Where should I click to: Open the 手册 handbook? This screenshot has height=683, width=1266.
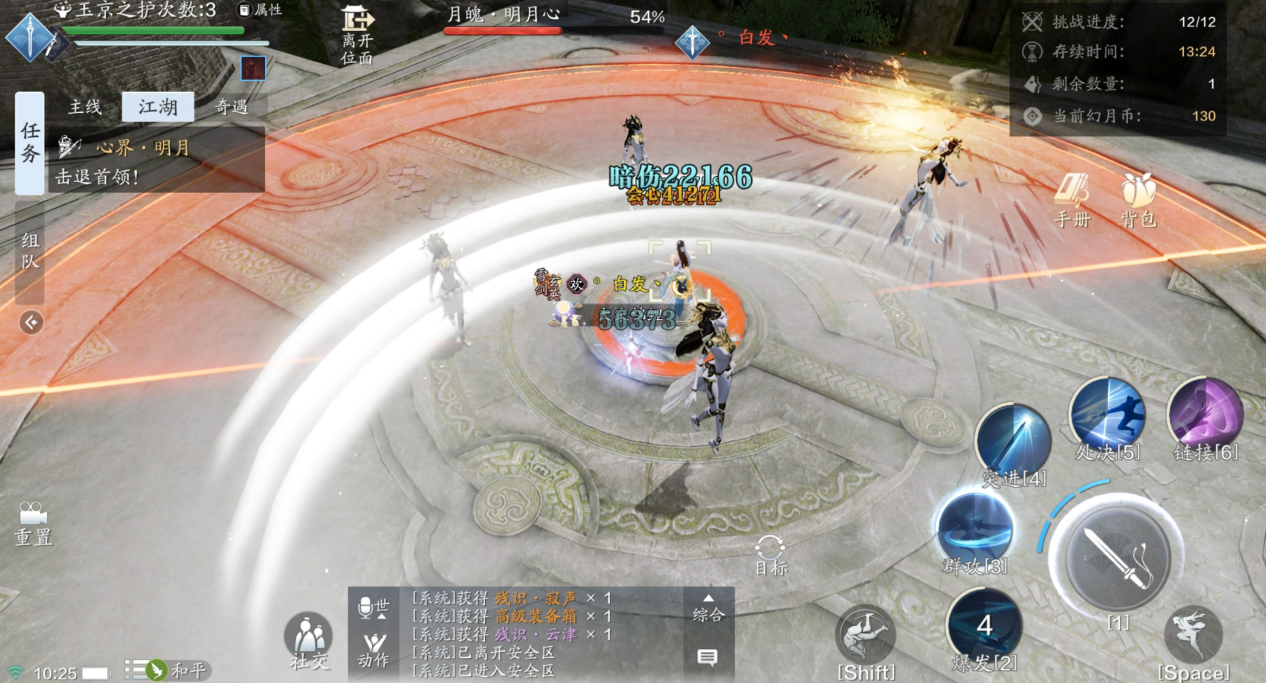tap(1073, 198)
